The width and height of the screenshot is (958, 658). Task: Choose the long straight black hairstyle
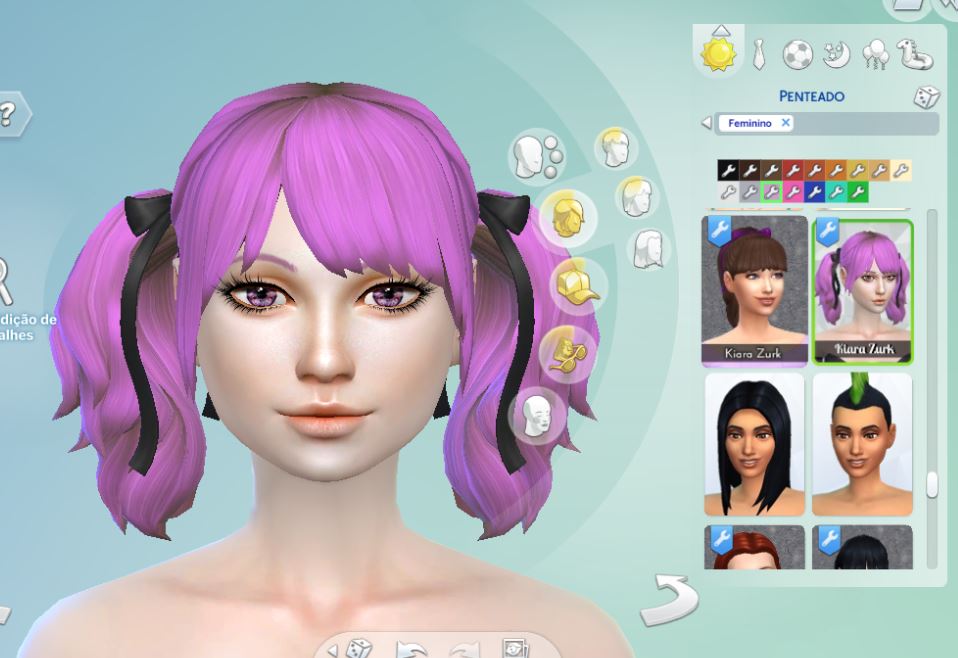click(755, 444)
